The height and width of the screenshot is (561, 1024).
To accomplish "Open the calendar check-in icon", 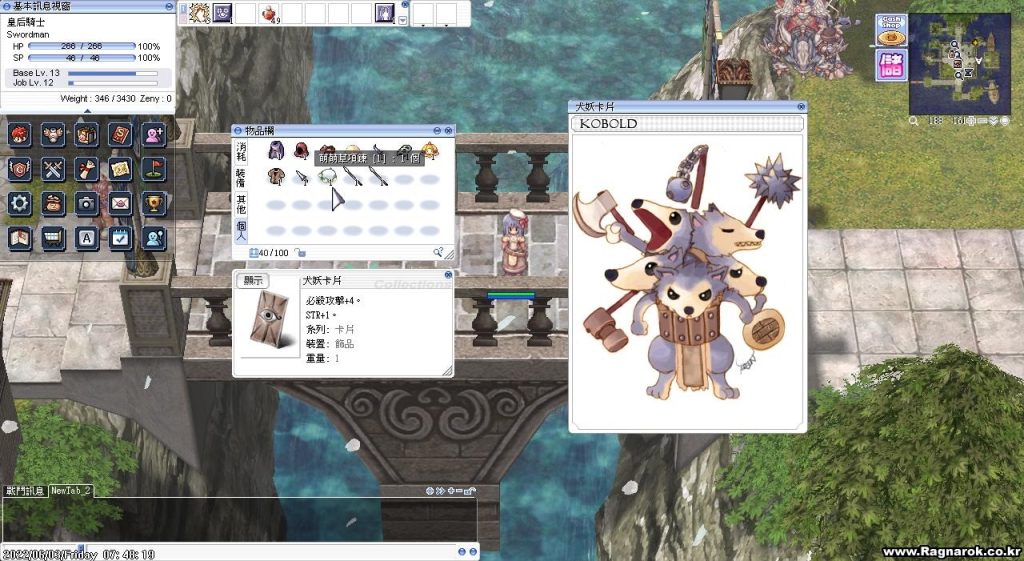I will pyautogui.click(x=120, y=238).
